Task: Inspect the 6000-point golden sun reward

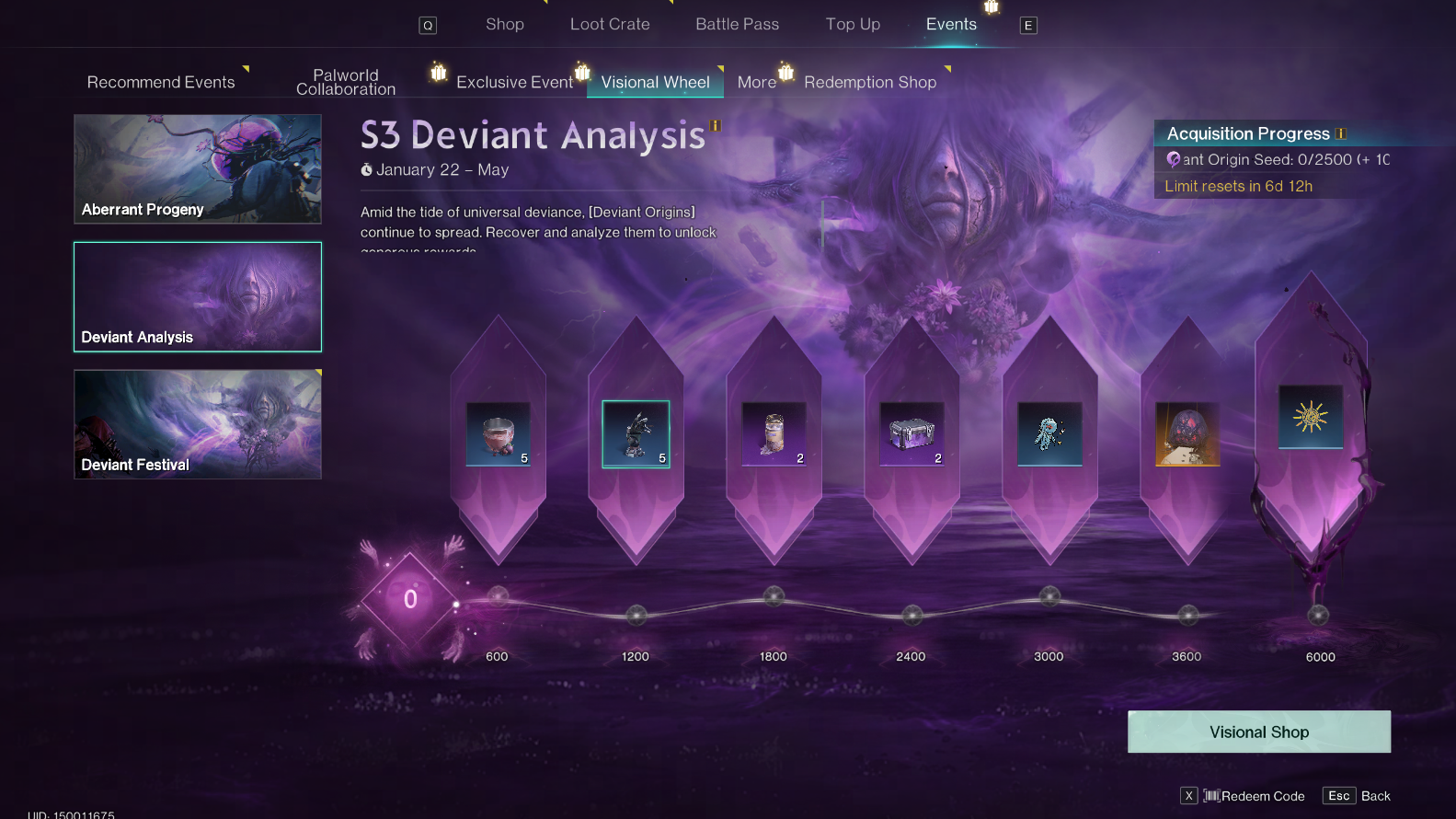Action: tap(1311, 417)
